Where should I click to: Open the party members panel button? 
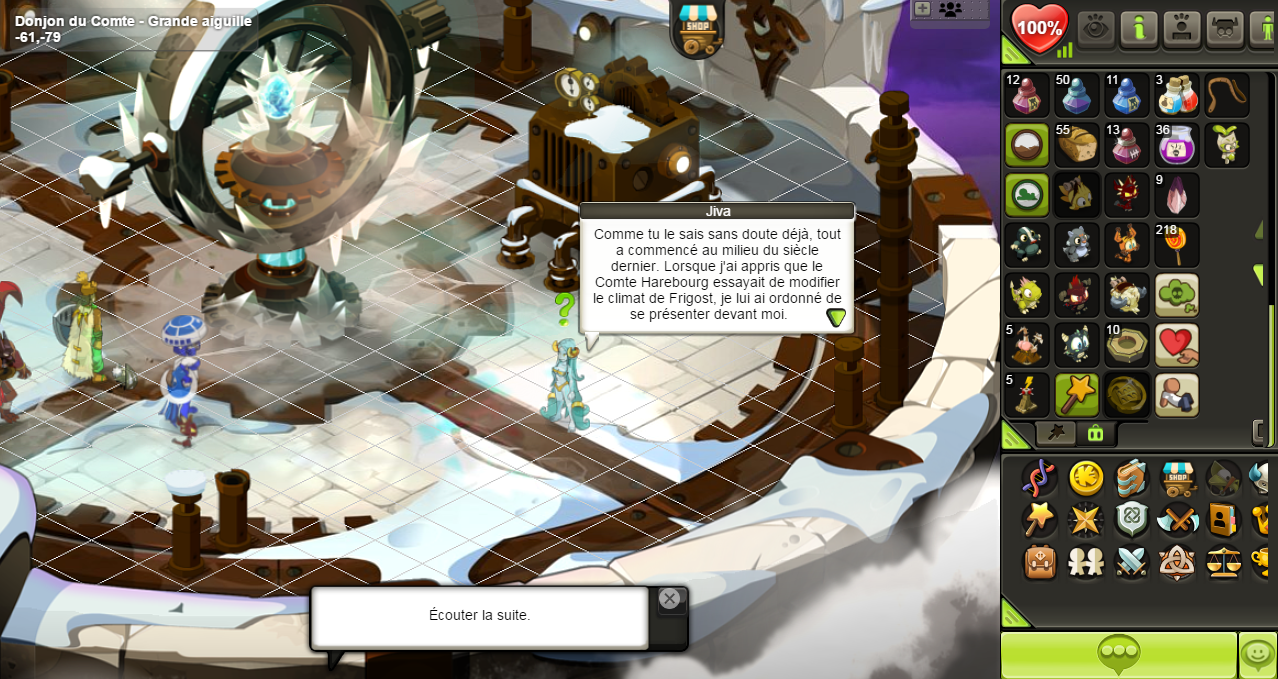(x=949, y=9)
